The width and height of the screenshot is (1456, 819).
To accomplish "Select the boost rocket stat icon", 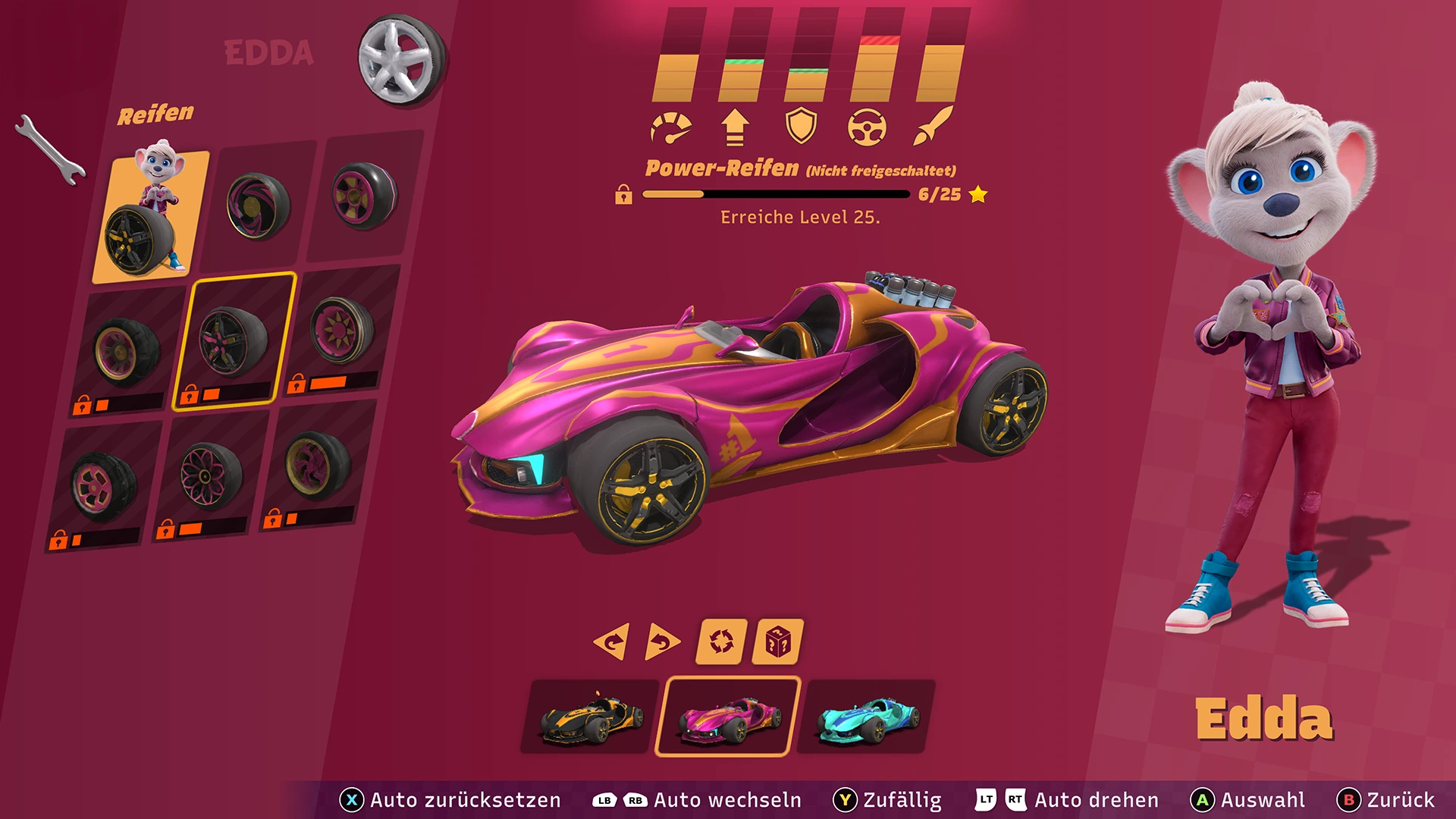I will 934,125.
